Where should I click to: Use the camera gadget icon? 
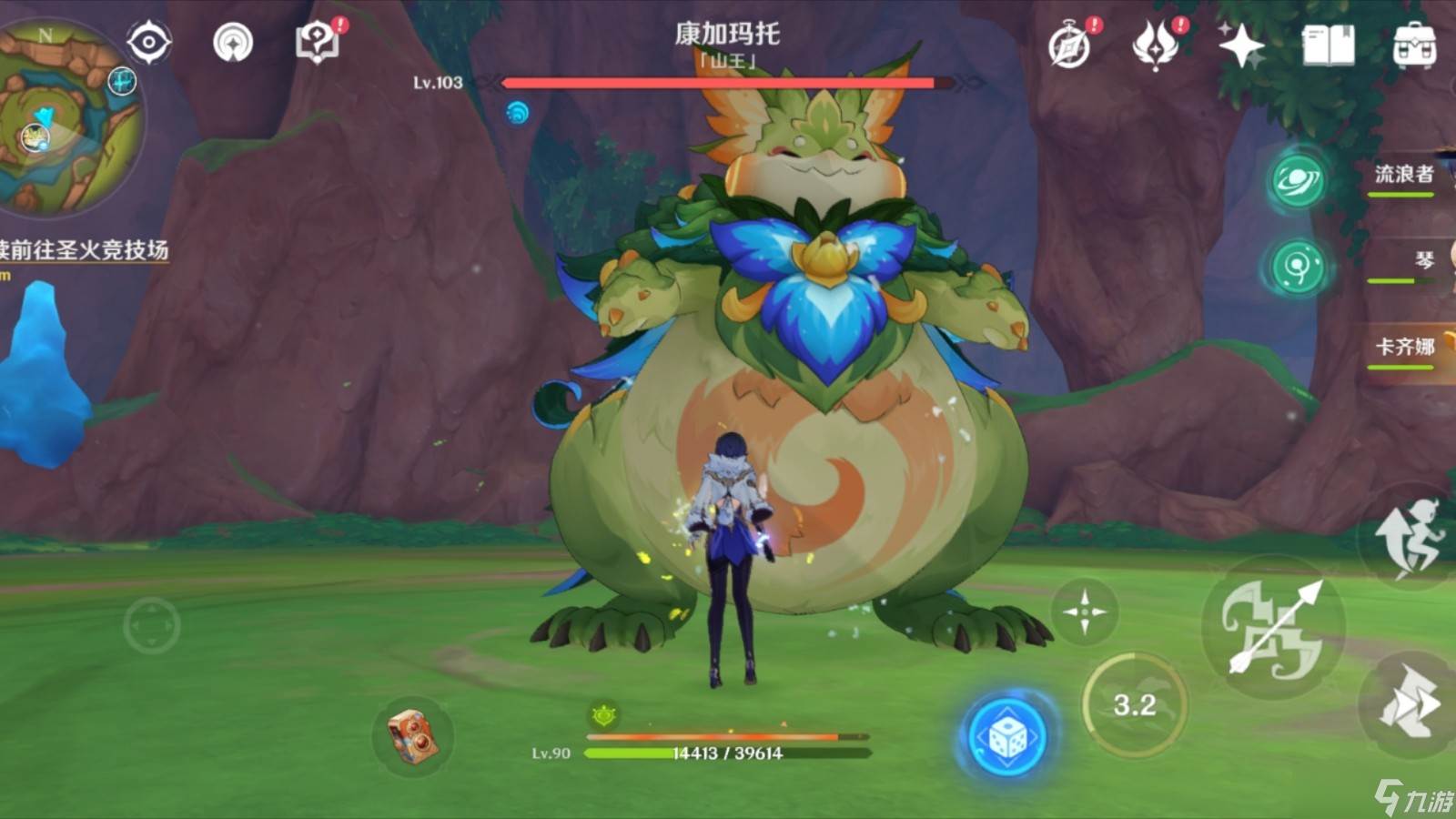pyautogui.click(x=412, y=735)
